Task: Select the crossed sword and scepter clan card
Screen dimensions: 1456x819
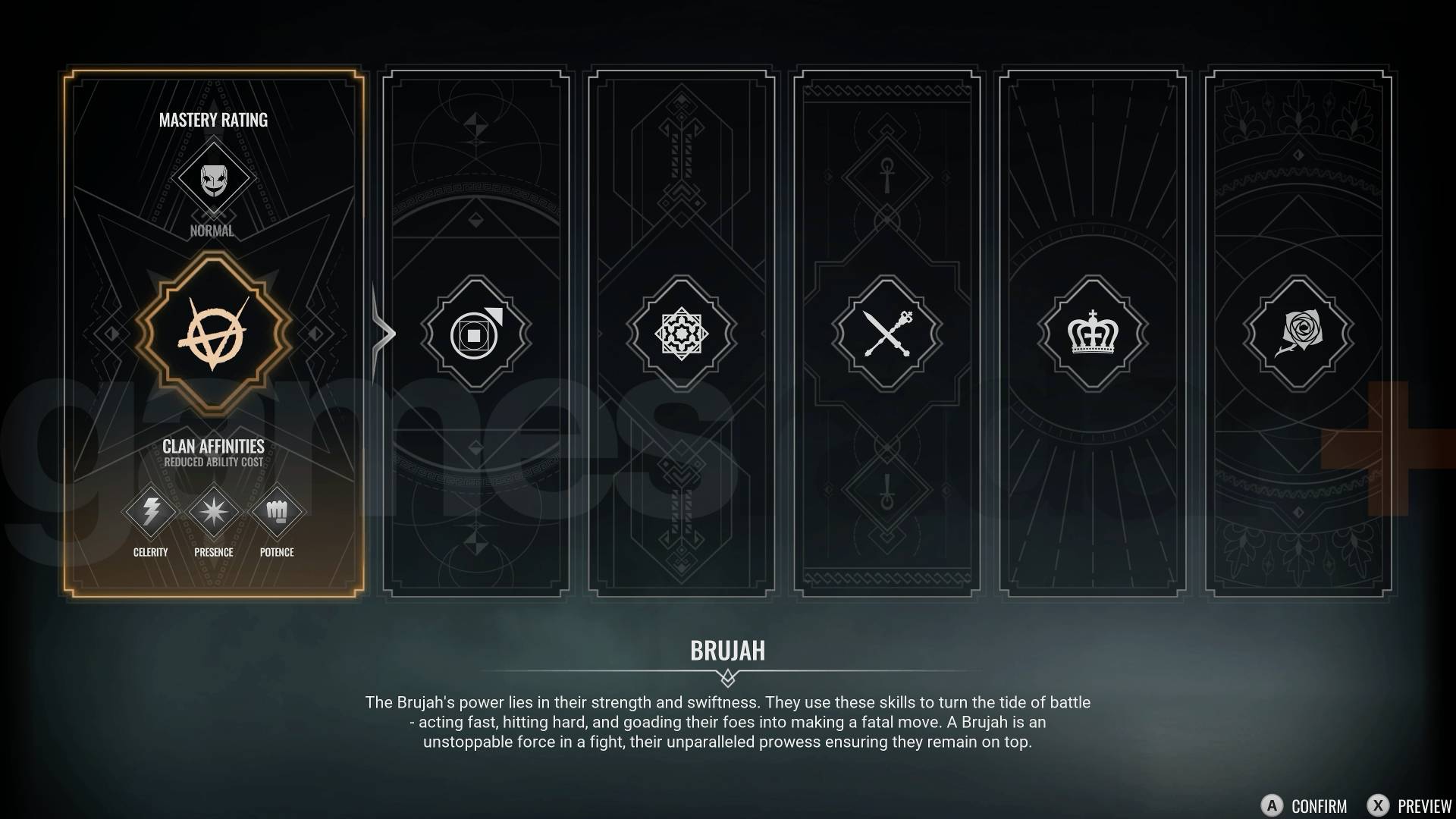Action: point(886,334)
